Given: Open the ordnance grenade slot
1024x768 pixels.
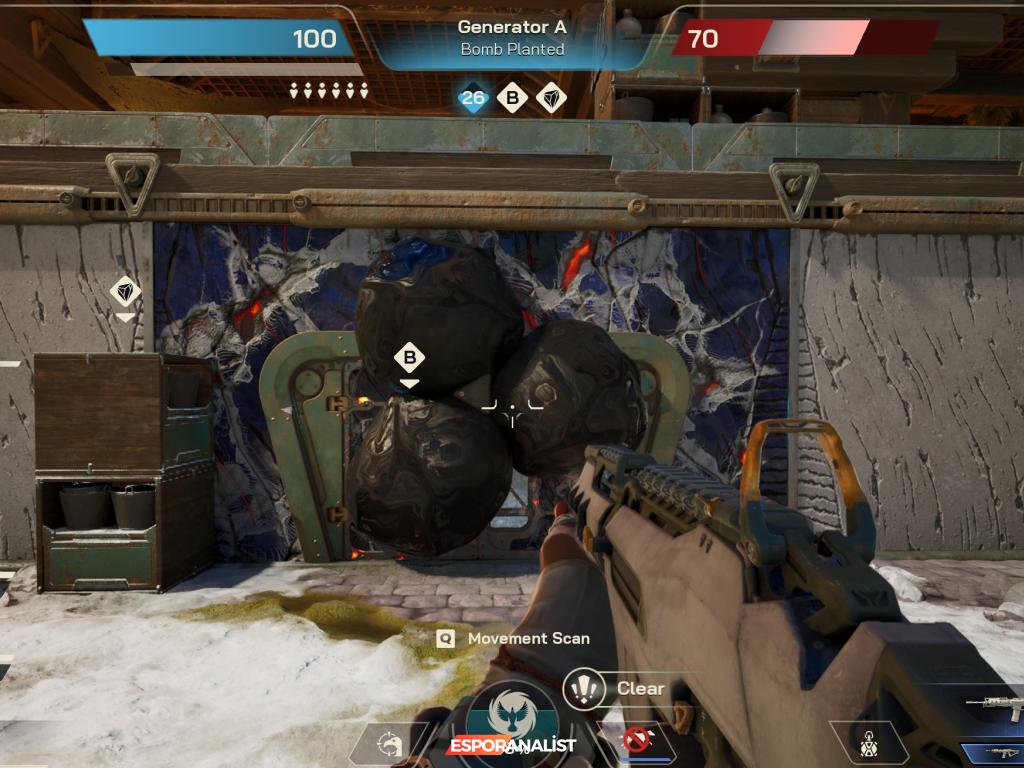Looking at the screenshot, I should pyautogui.click(x=868, y=742).
